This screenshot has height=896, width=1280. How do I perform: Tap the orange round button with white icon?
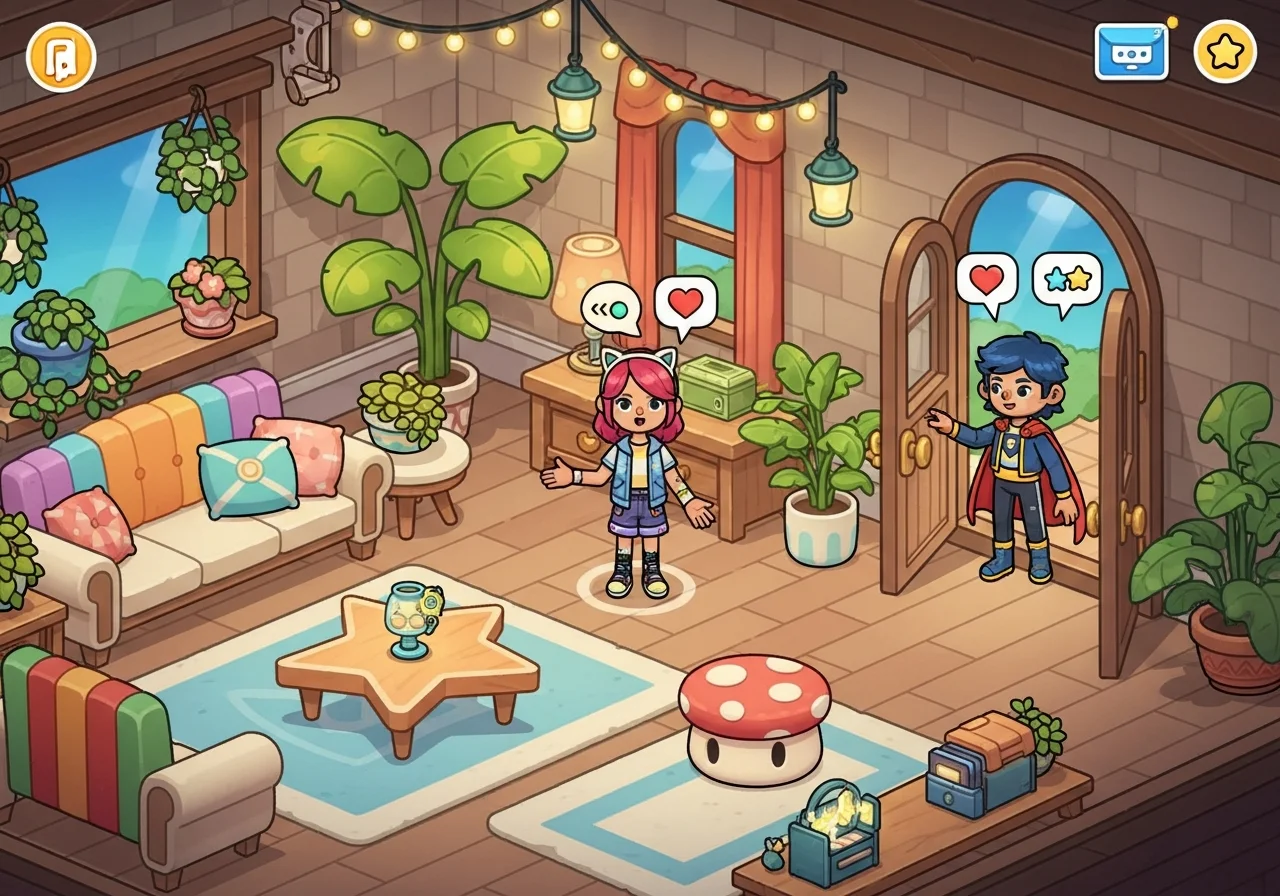61,56
